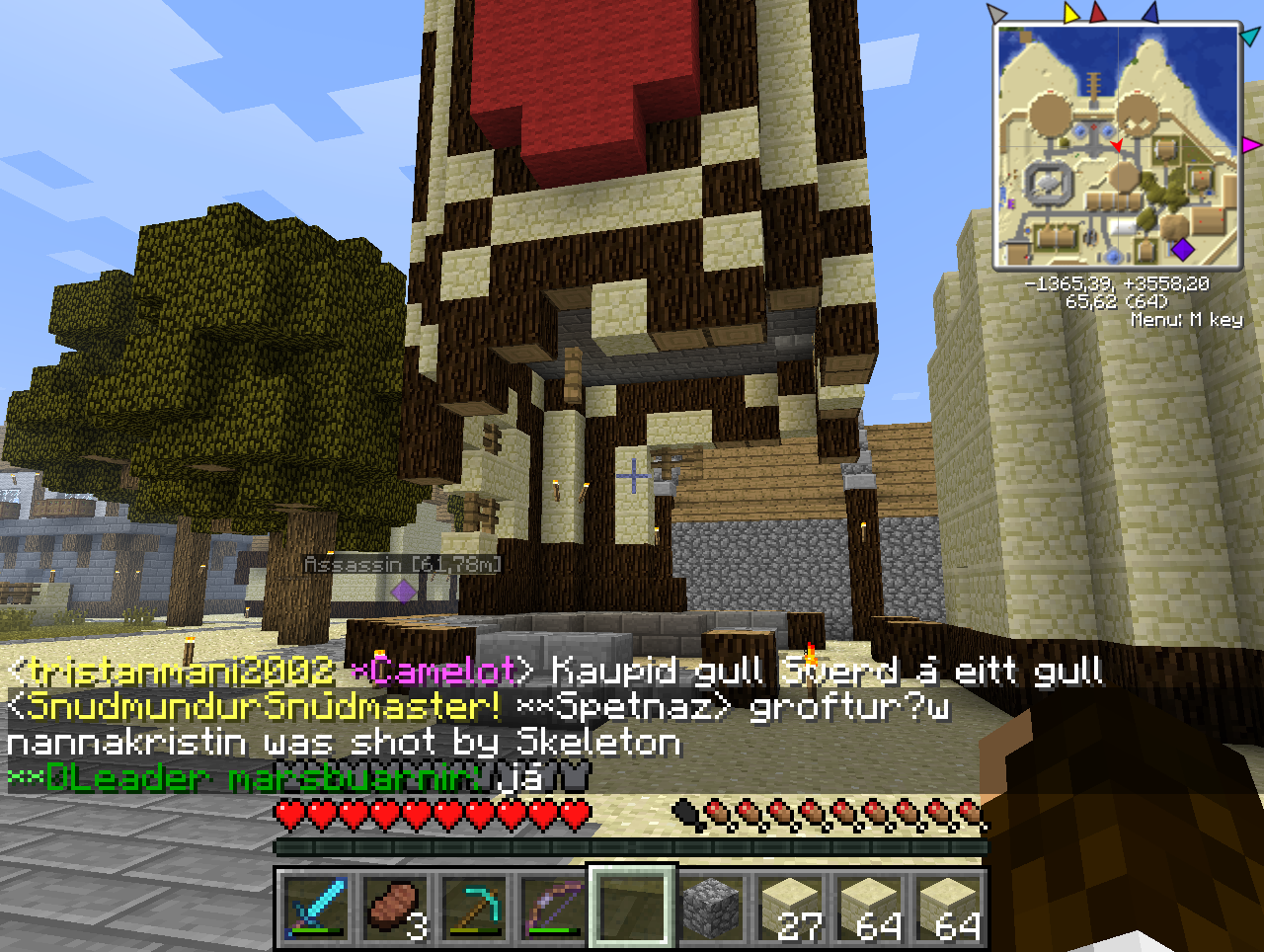The image size is (1264, 952).
Task: Select the diamond pickaxe slot
Action: [474, 909]
